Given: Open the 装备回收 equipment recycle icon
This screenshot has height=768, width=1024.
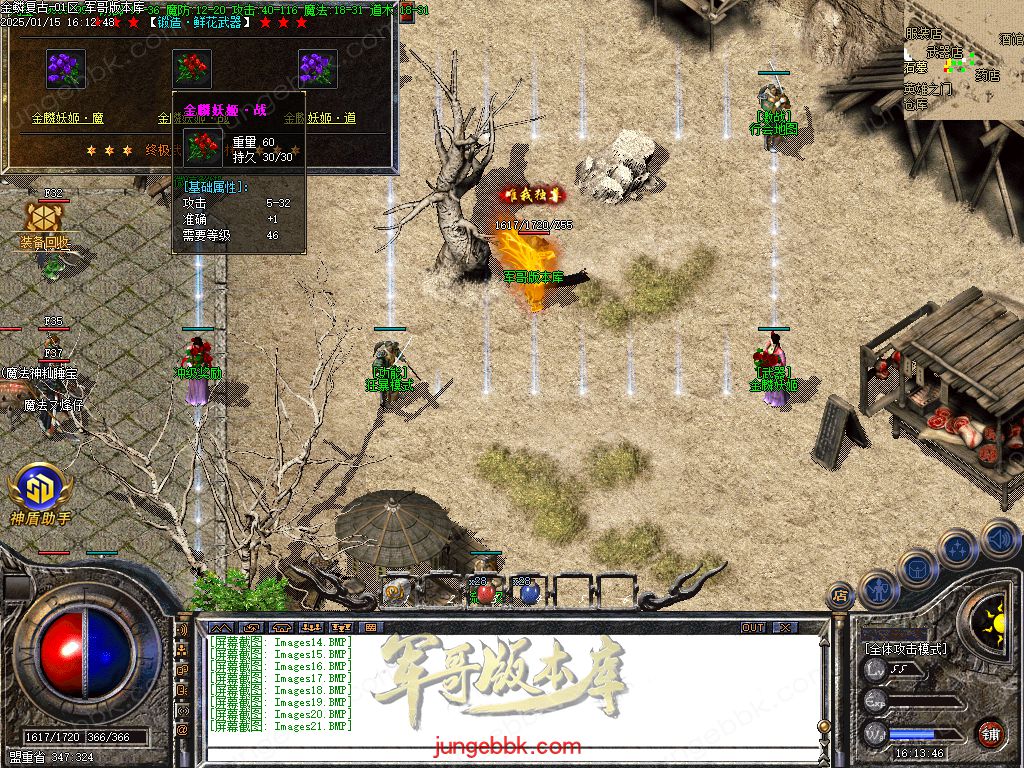Looking at the screenshot, I should 44,223.
